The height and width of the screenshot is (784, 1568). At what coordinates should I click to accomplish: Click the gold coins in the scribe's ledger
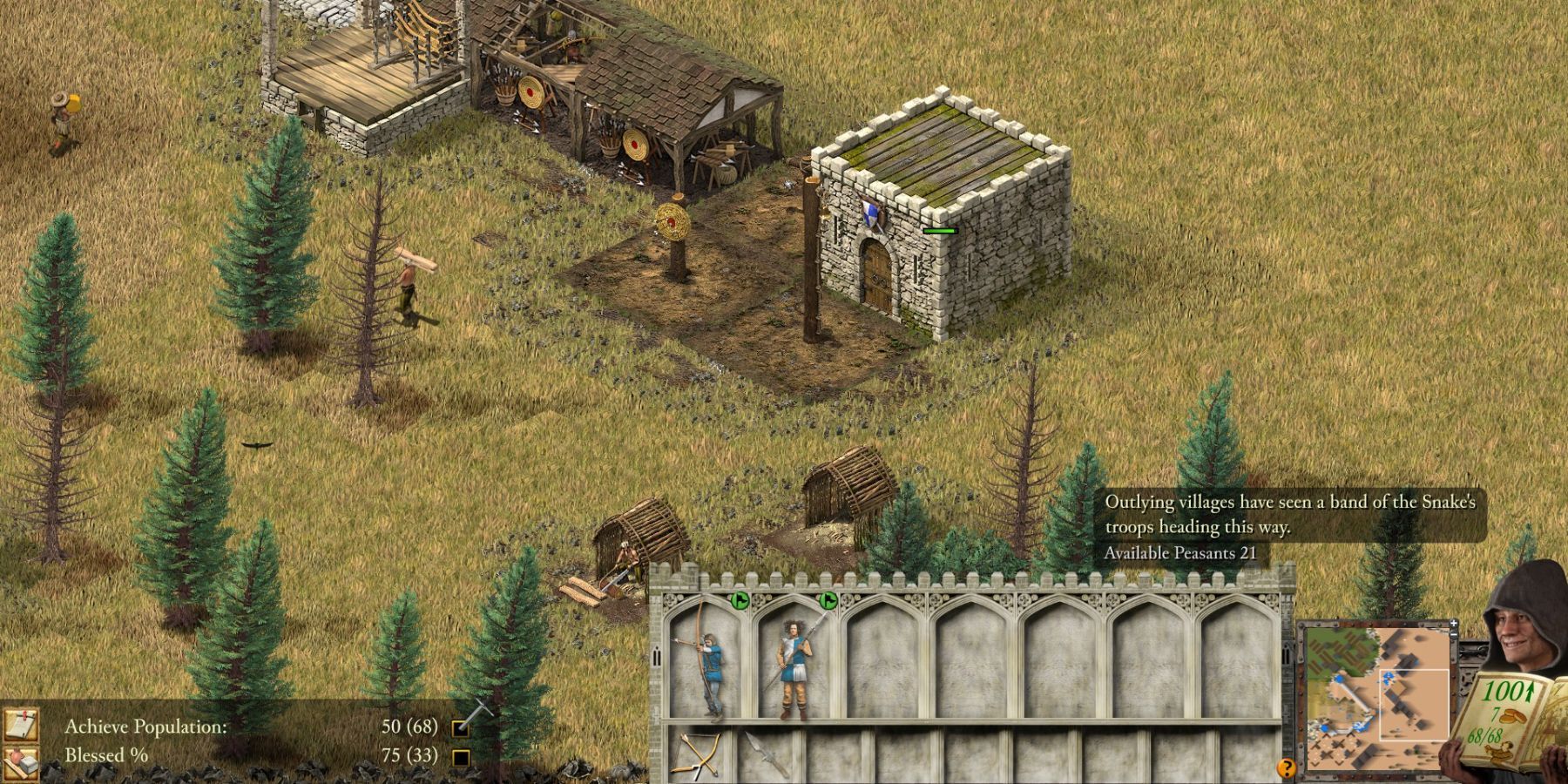[x=1514, y=716]
